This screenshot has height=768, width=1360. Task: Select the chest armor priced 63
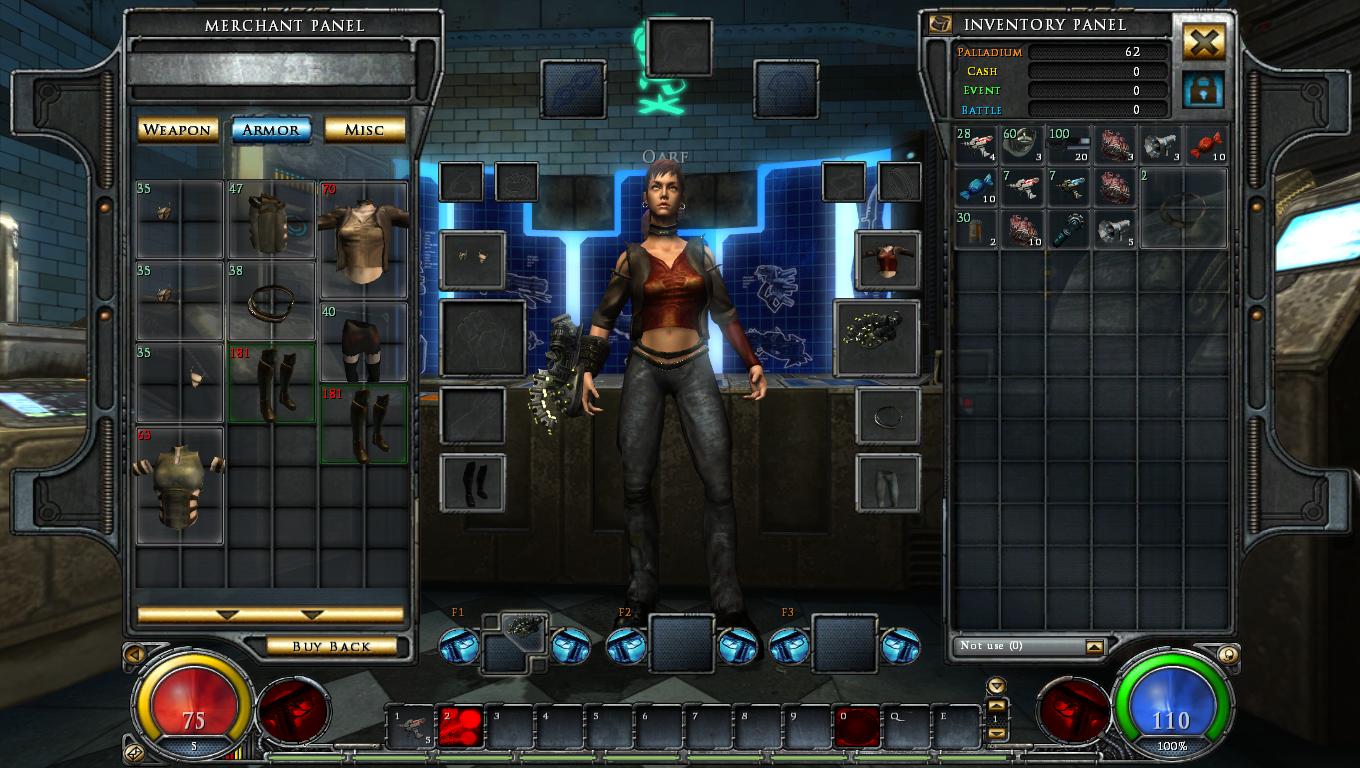click(179, 486)
